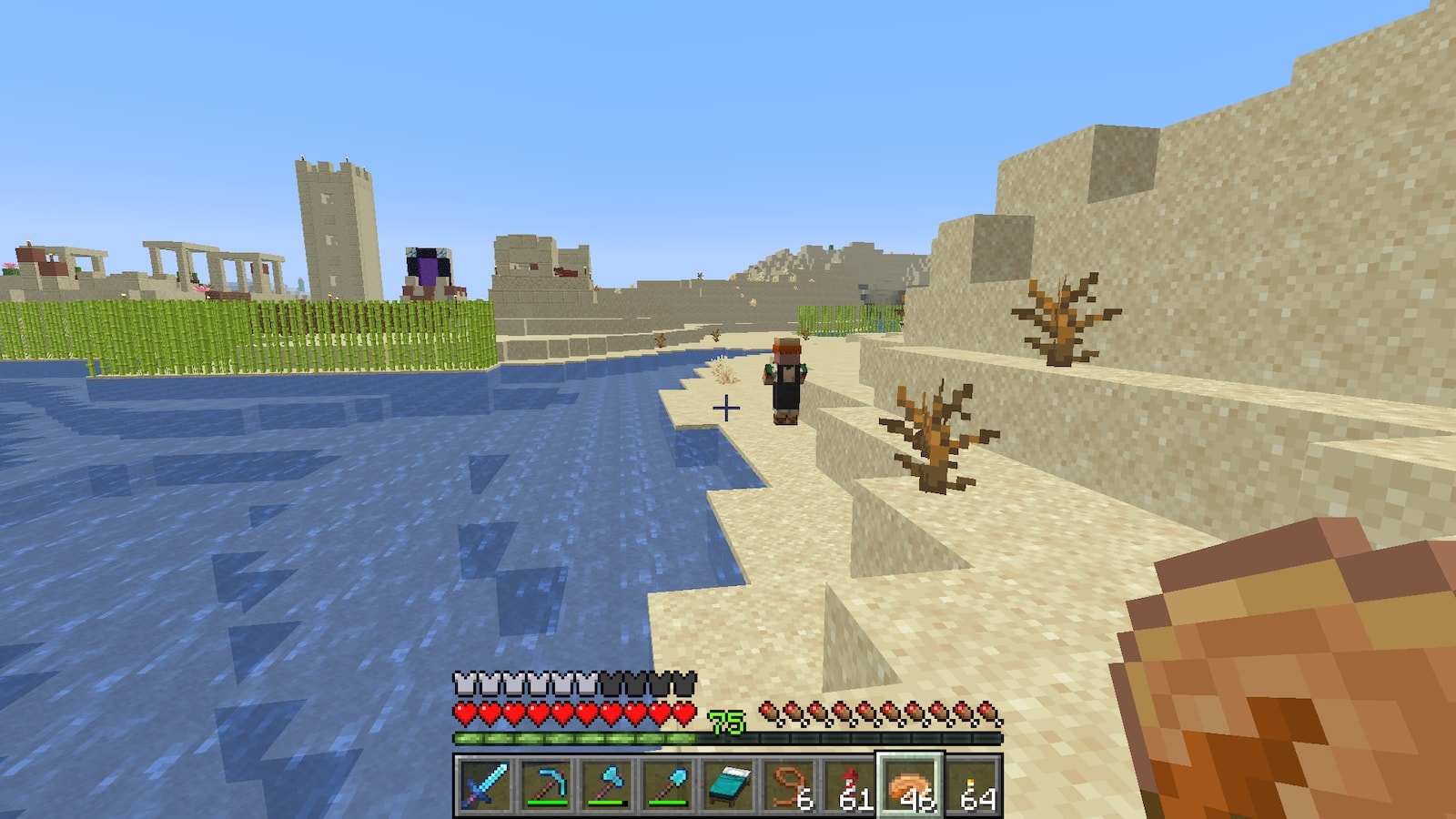Select the diamond sword hotbar slot

coord(484,784)
